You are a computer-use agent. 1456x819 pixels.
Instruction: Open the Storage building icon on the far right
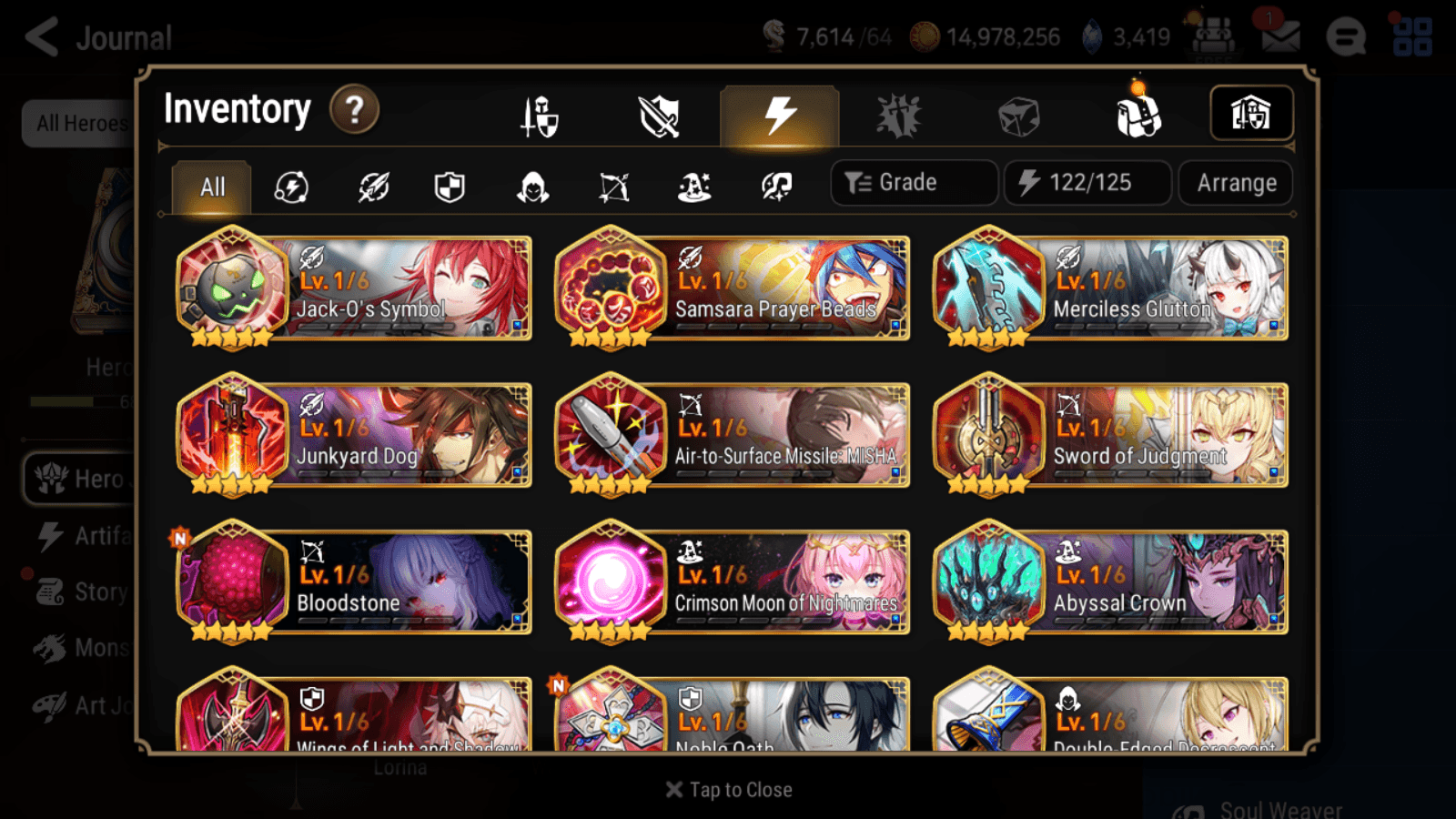(x=1252, y=113)
